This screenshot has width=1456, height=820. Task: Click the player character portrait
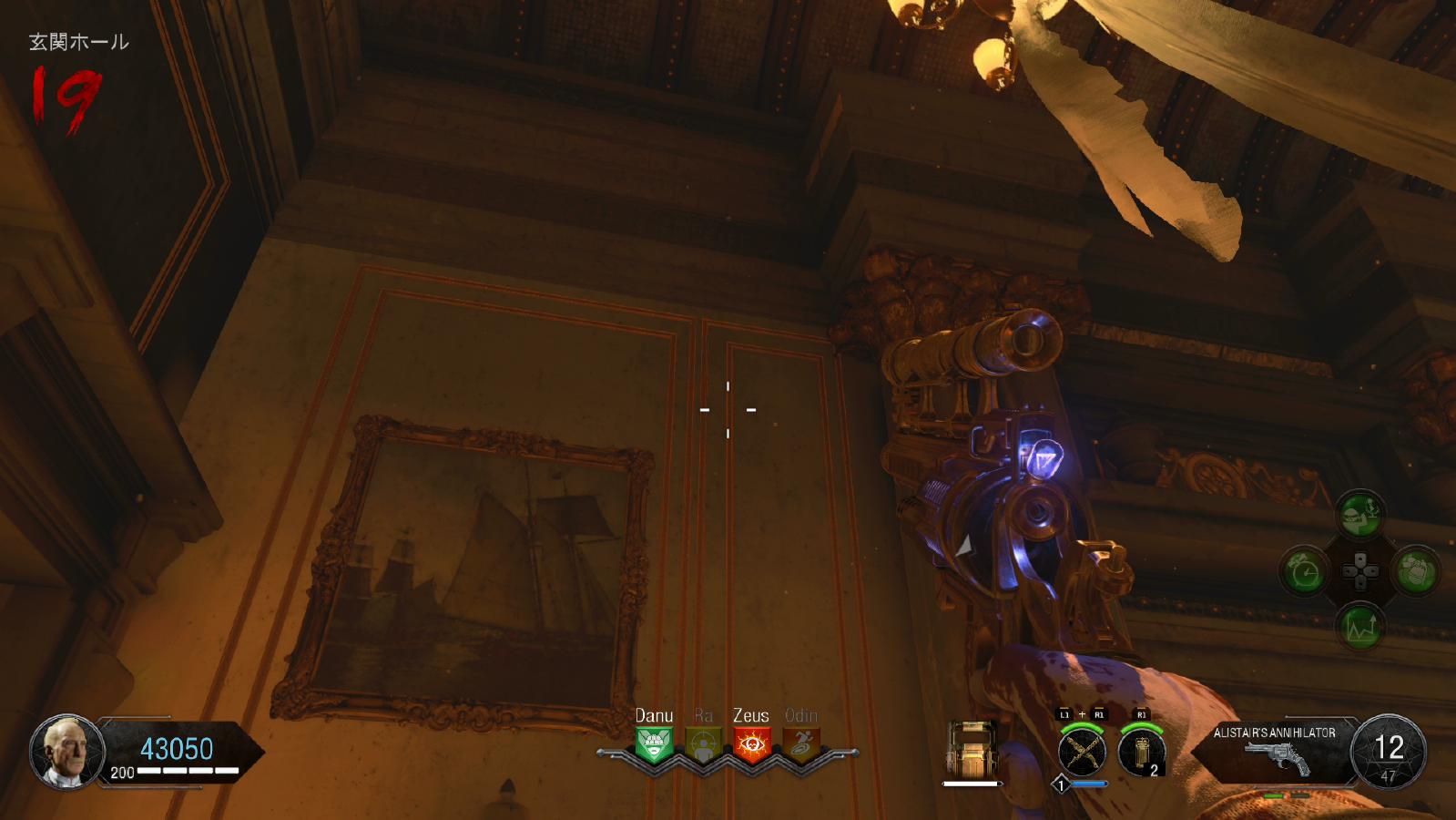click(66, 751)
